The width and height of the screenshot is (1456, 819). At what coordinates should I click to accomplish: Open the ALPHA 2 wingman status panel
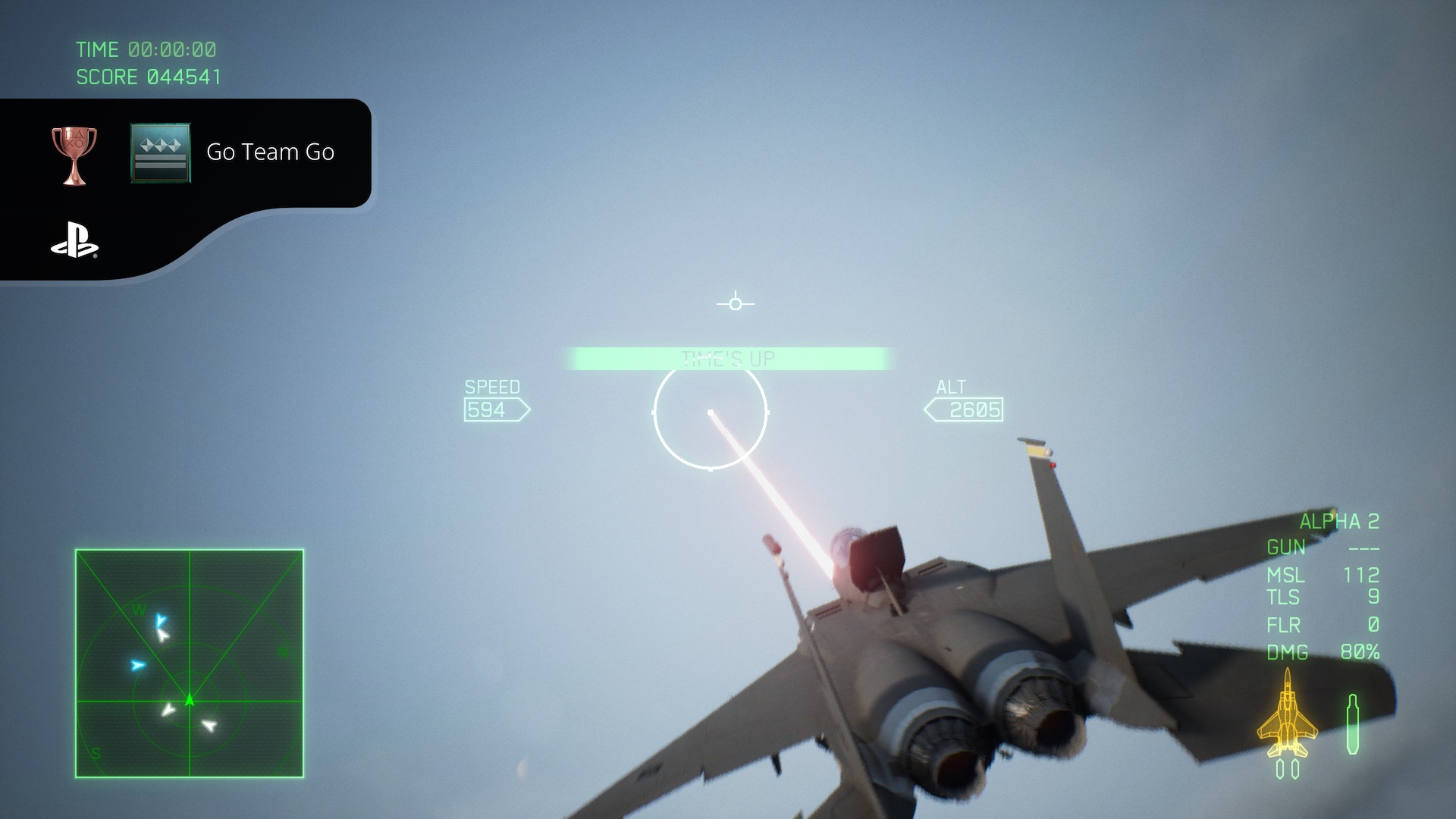tap(1338, 521)
